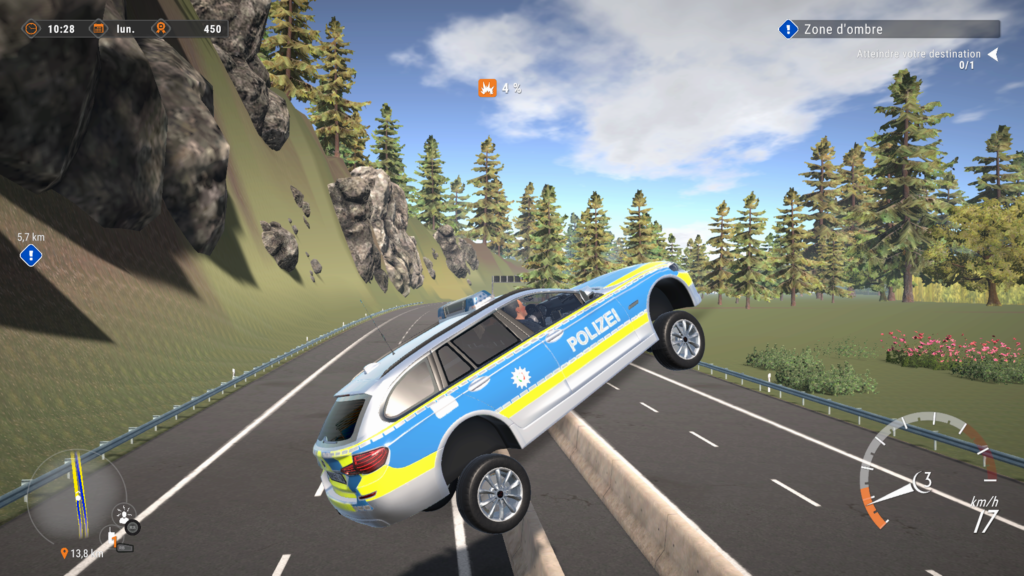Click the orange destination pin icon
This screenshot has width=1024, height=576.
tap(65, 553)
